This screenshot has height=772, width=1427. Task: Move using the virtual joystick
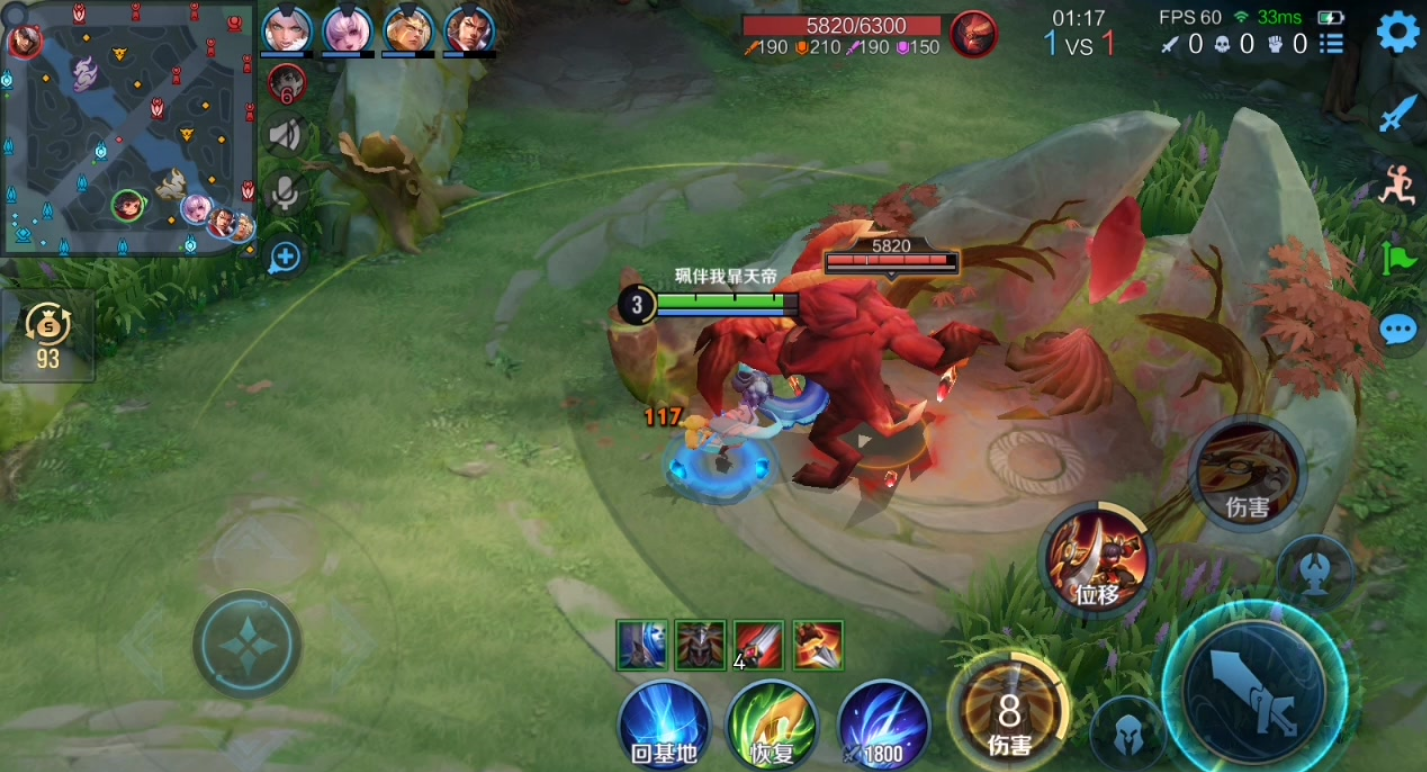pos(247,643)
